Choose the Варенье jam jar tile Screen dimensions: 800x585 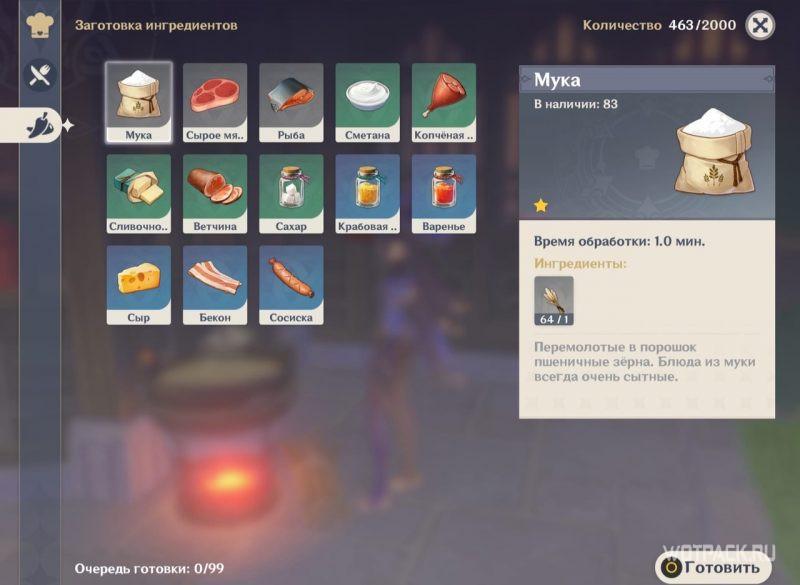(443, 194)
